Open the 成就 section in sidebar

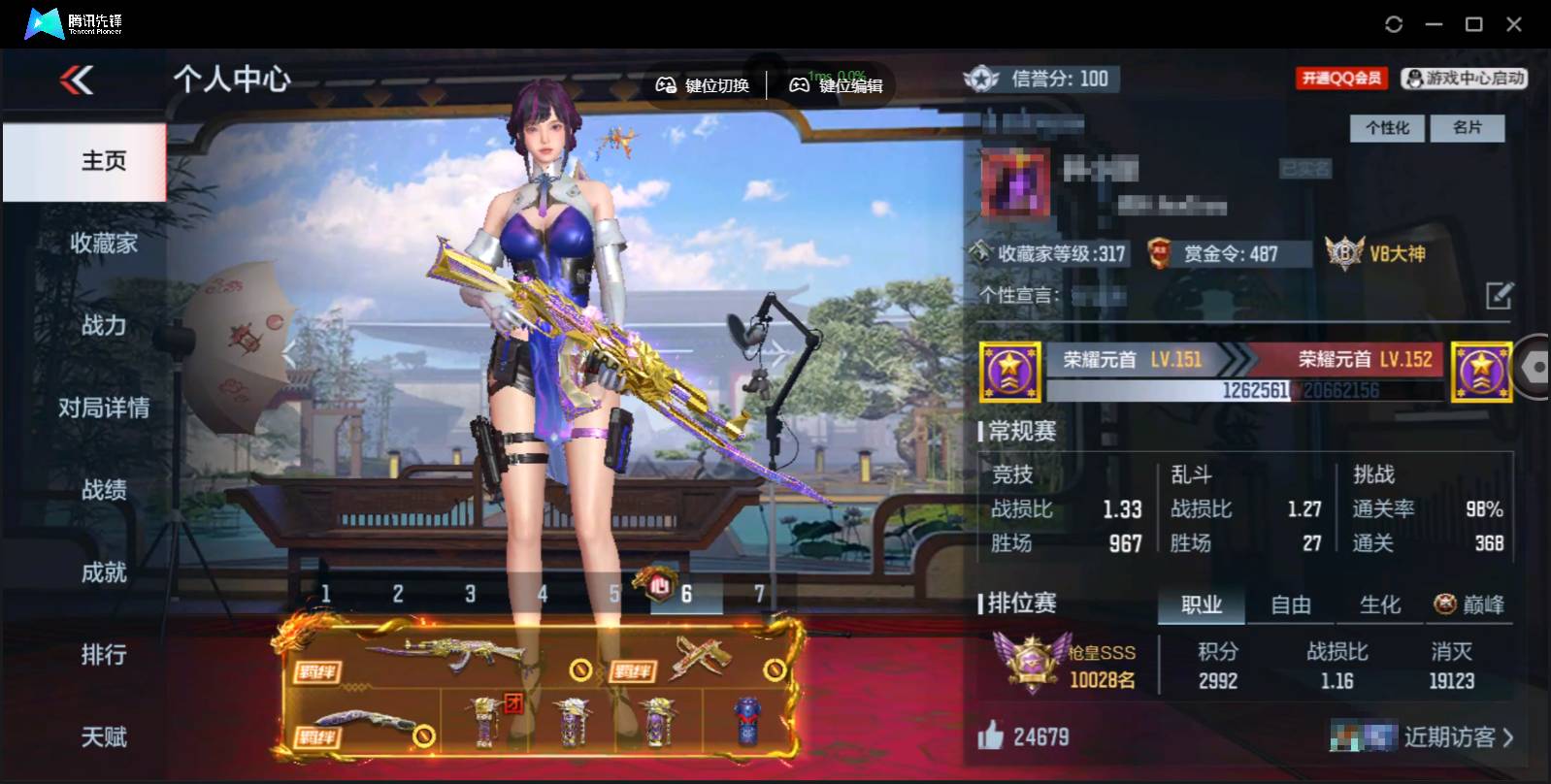tap(103, 573)
